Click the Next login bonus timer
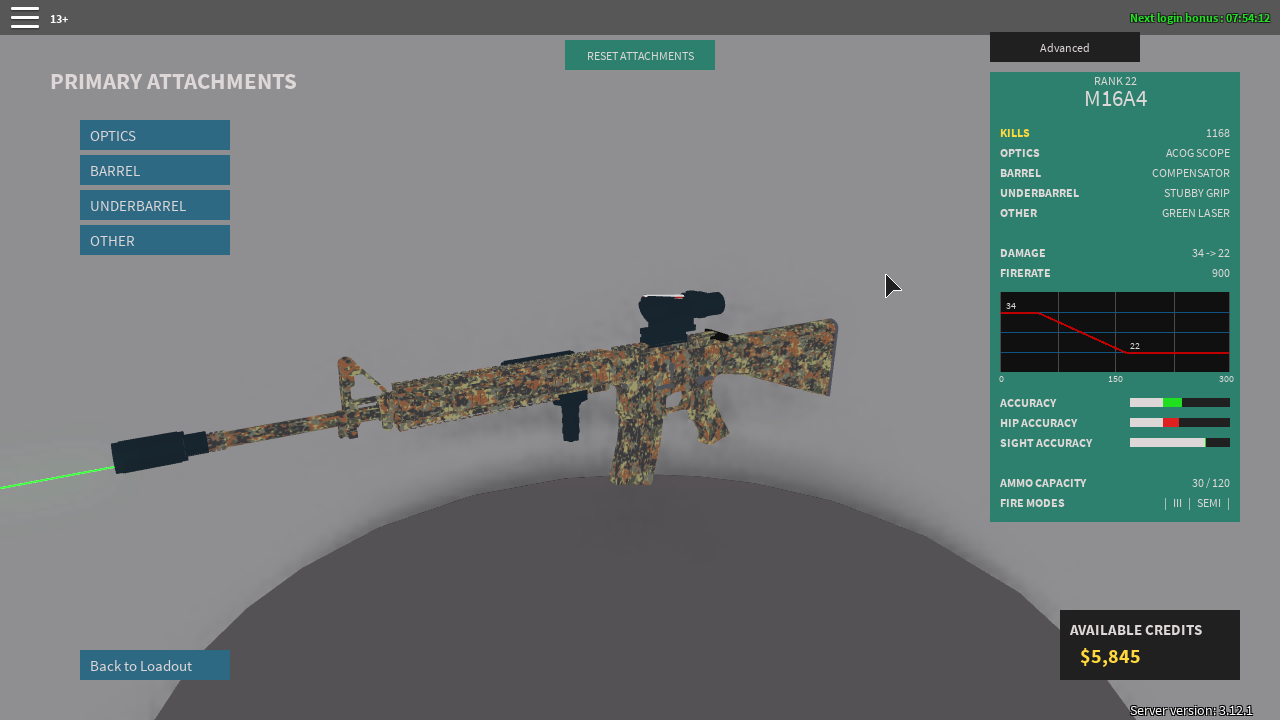Screen dimensions: 1280x720 coord(1199,17)
